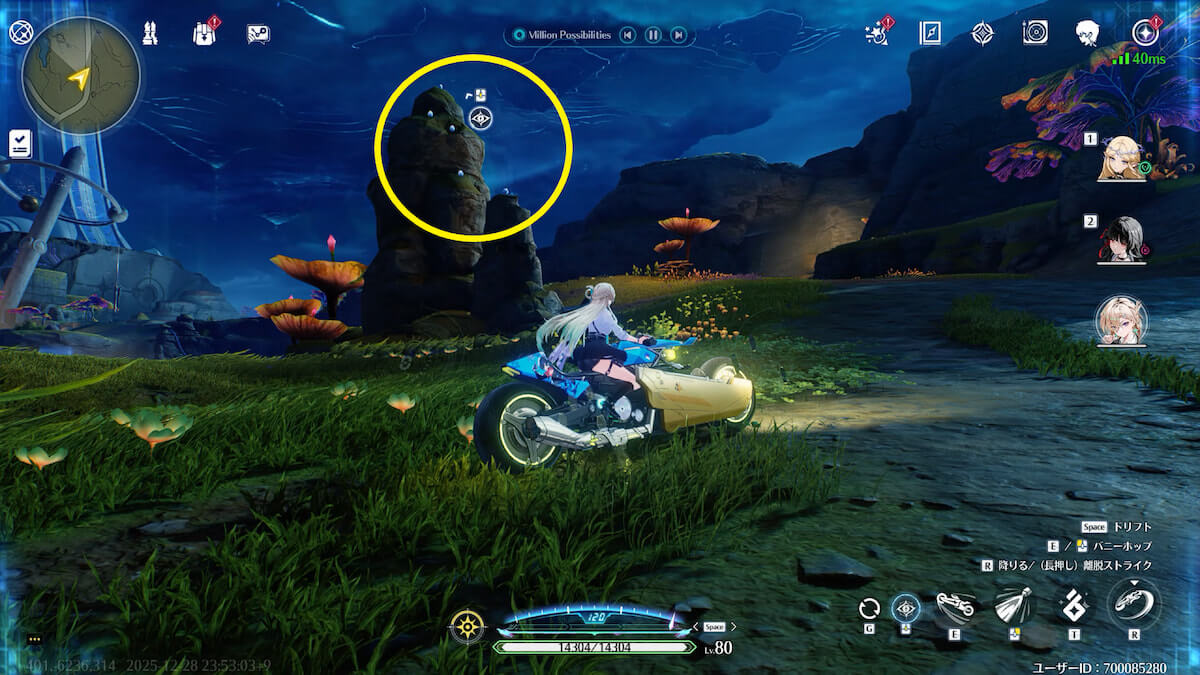Open the shooting star events icon
The image size is (1200, 675).
878,33
